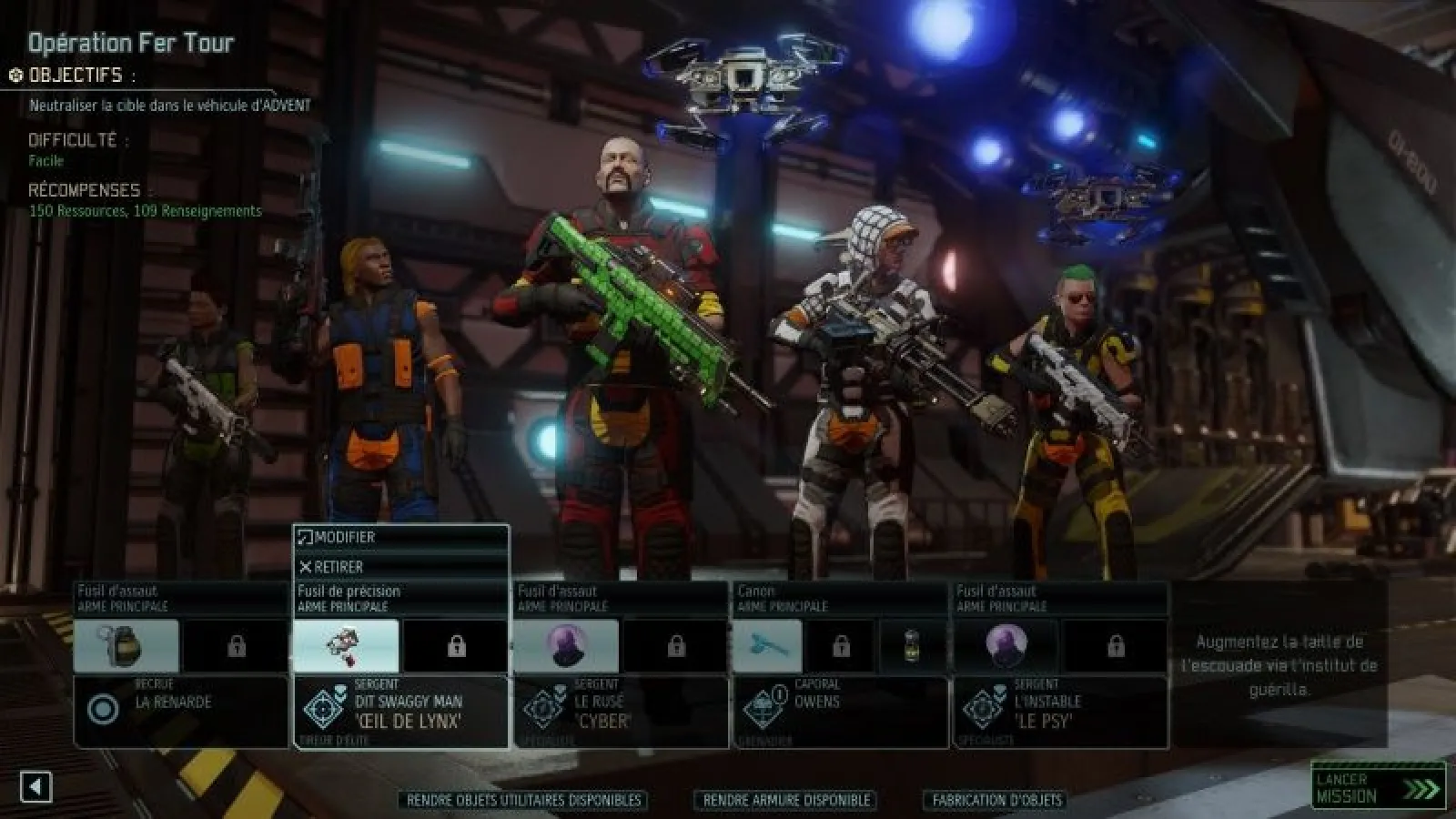Go back with the left arrow button
This screenshot has height=819, width=1456.
(36, 787)
